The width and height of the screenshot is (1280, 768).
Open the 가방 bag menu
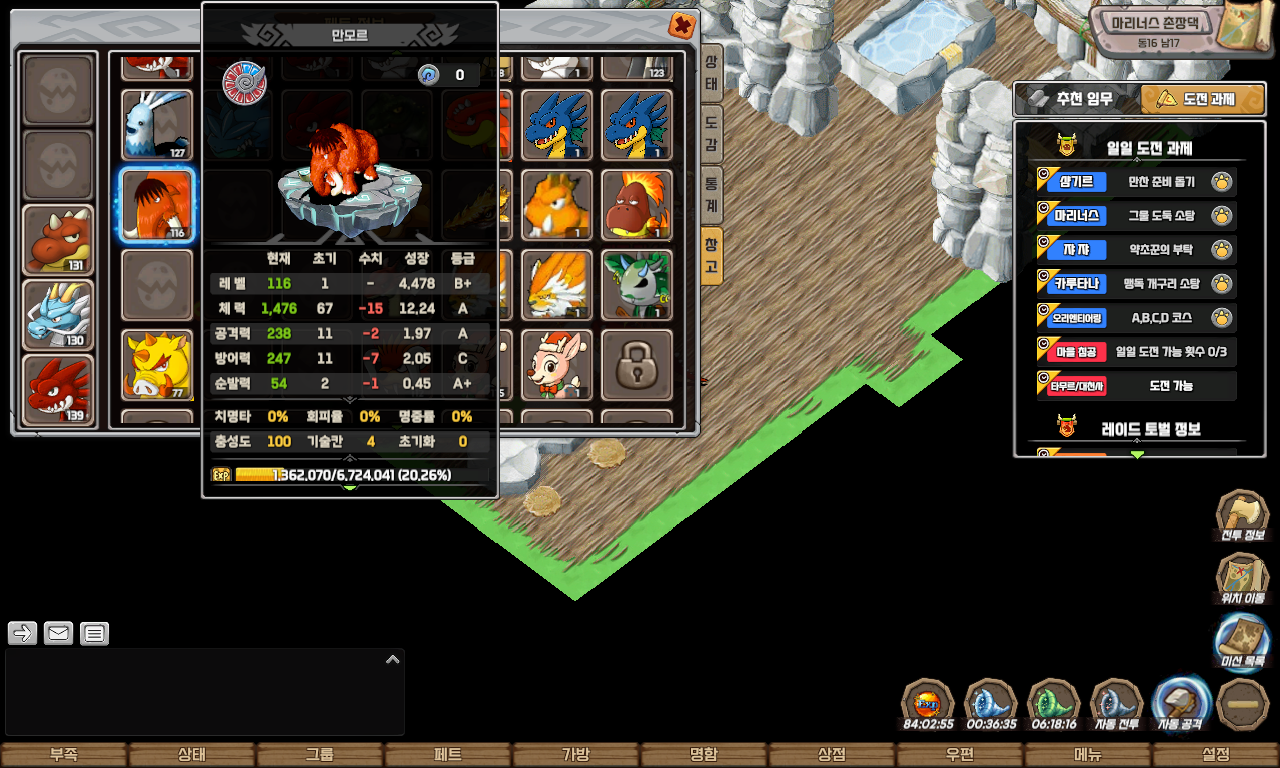click(576, 755)
